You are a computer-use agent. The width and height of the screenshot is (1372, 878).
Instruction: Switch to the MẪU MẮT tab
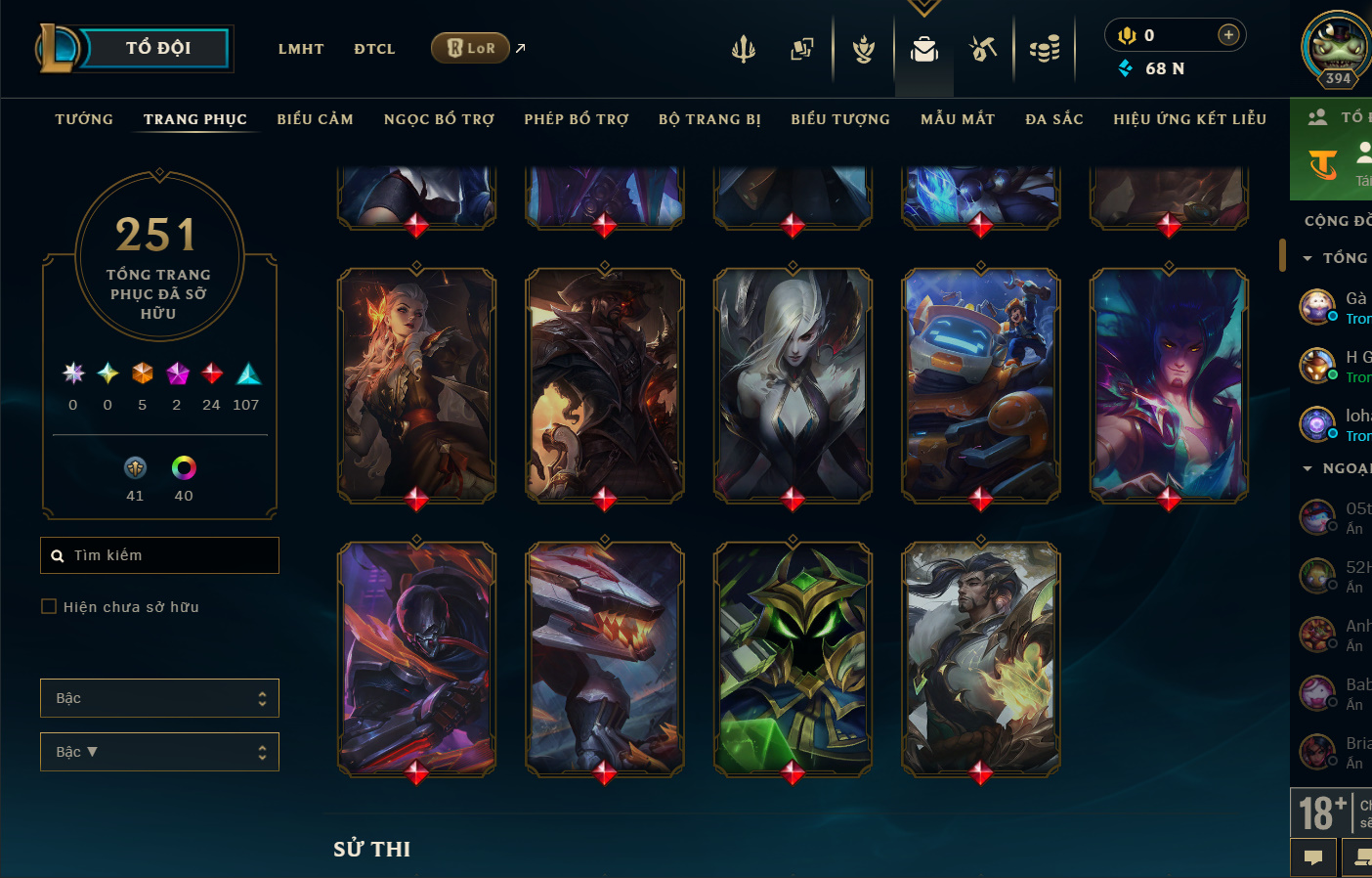[958, 119]
